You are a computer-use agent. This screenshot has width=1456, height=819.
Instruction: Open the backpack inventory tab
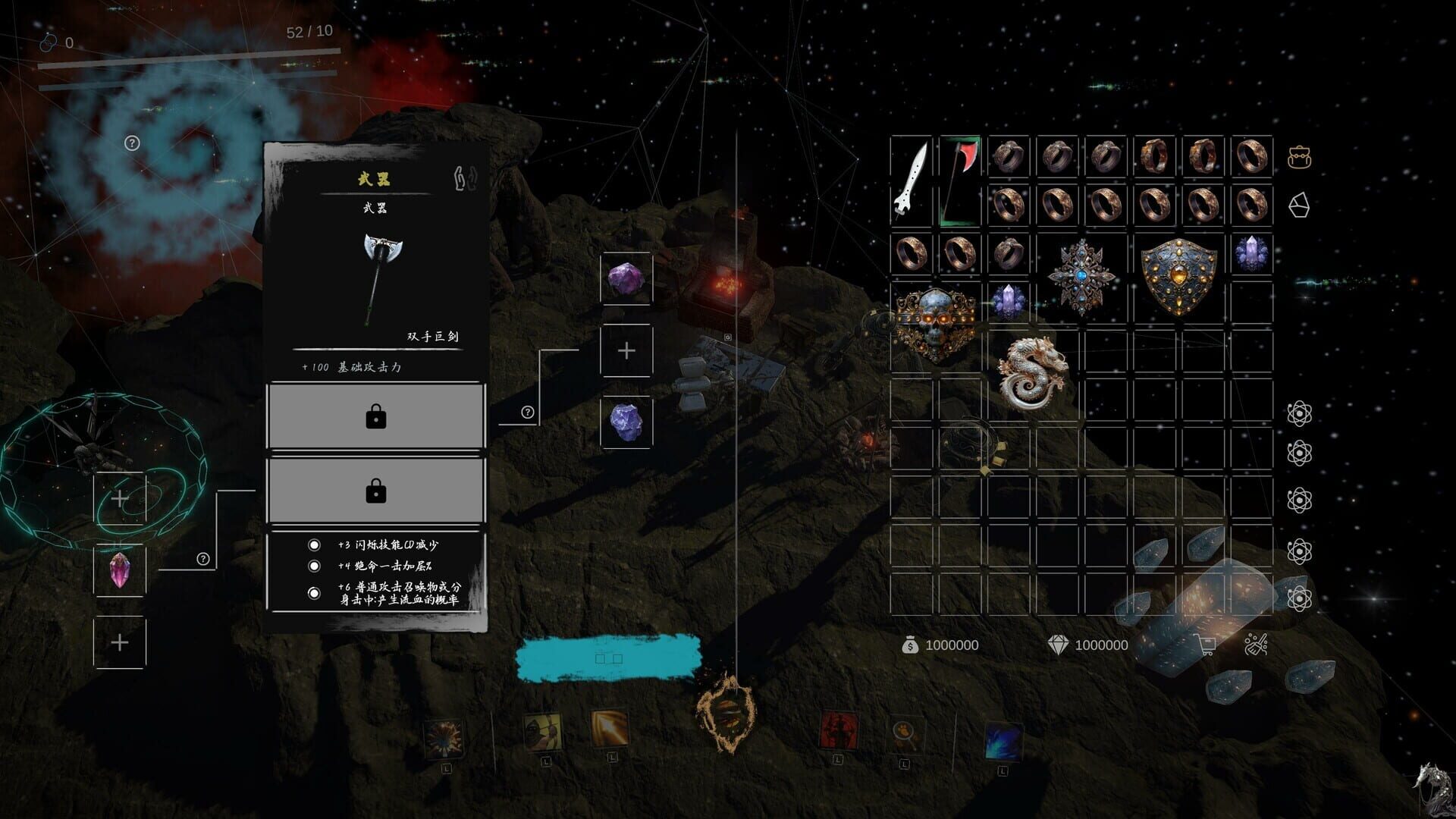pos(1299,156)
